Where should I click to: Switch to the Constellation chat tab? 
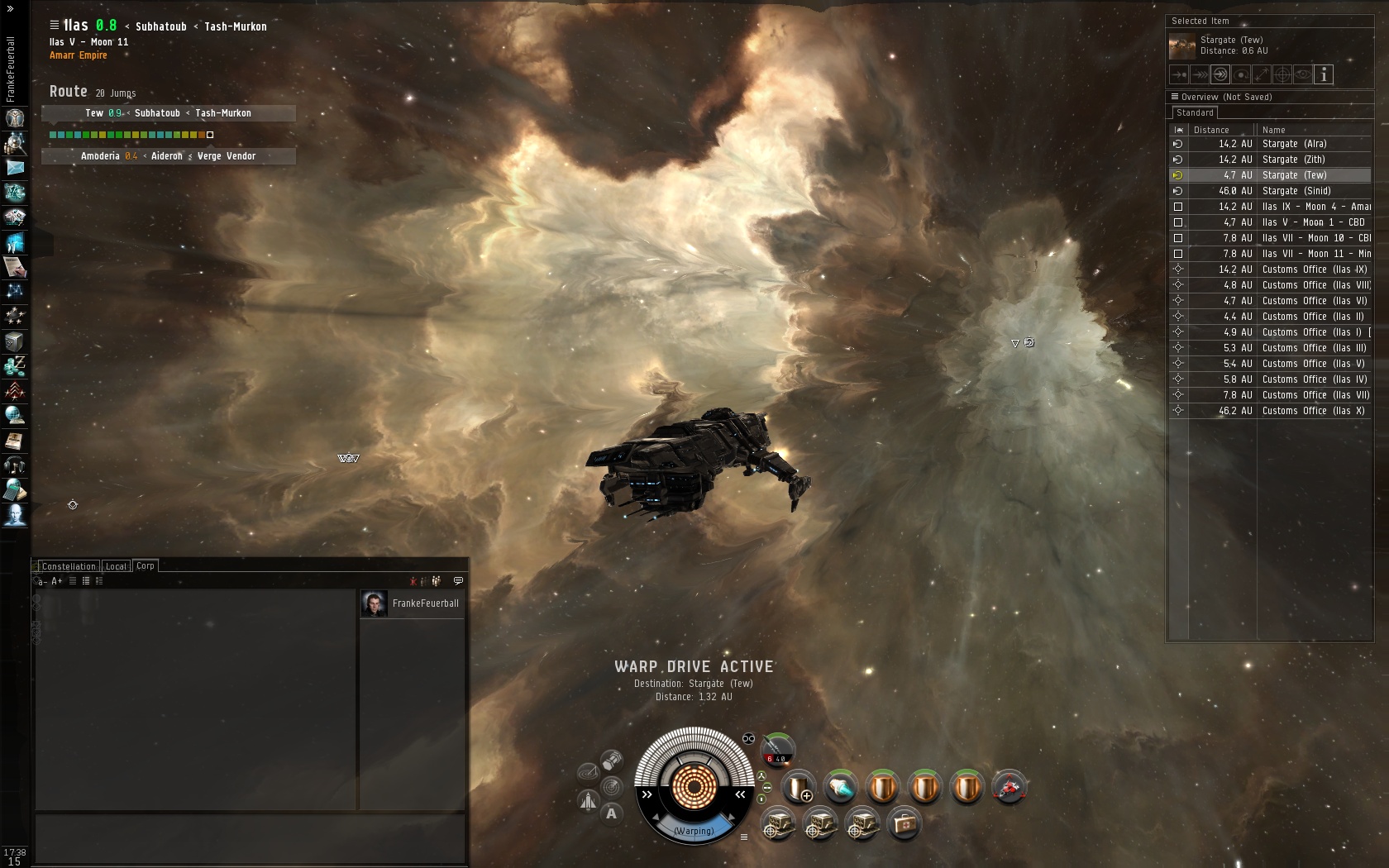(x=69, y=566)
